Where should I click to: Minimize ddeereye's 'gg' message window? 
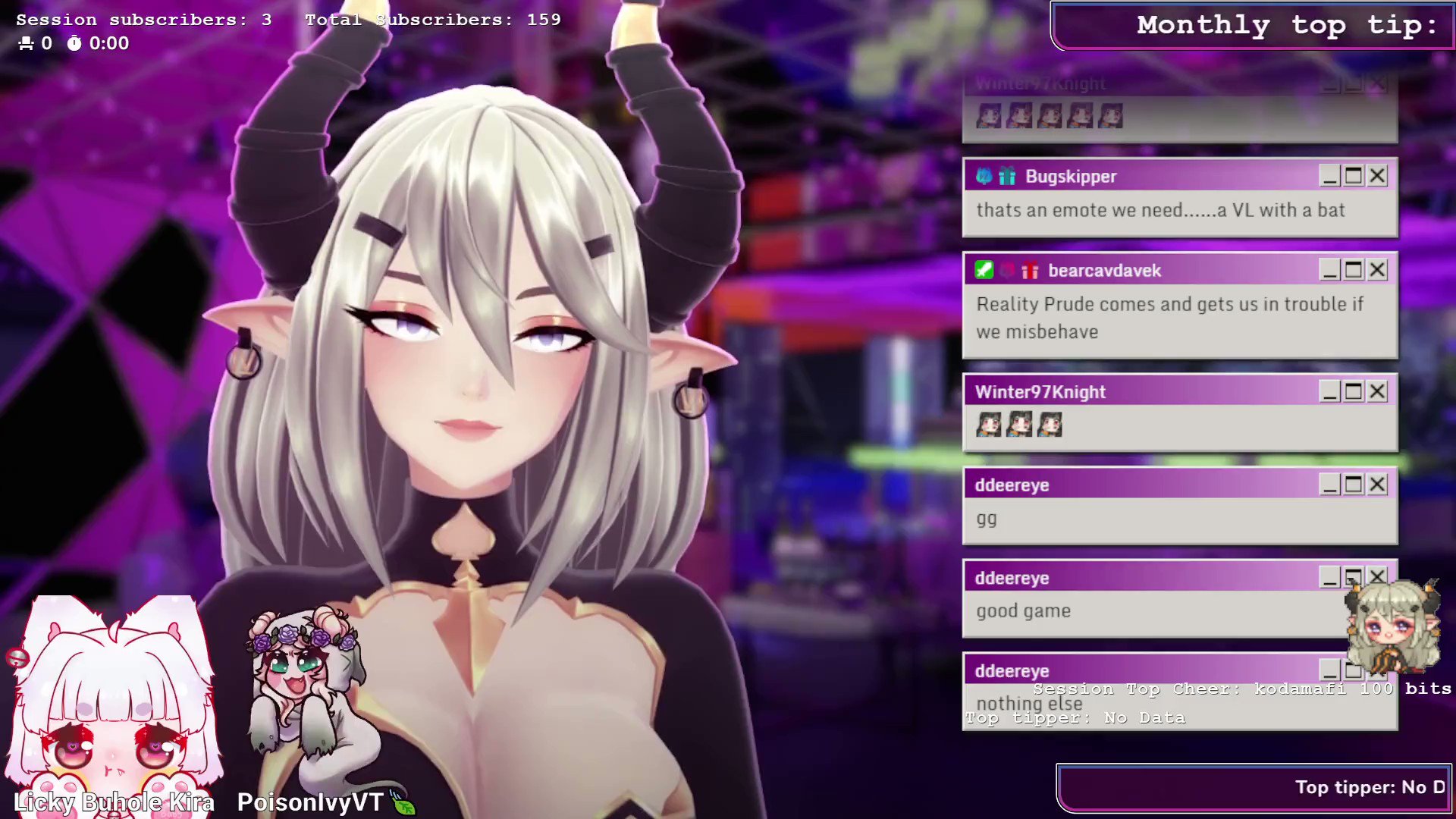(1329, 485)
